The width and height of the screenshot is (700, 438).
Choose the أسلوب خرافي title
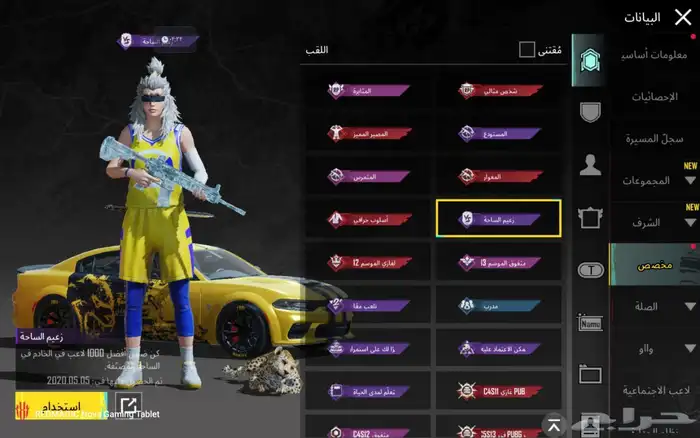coord(367,218)
